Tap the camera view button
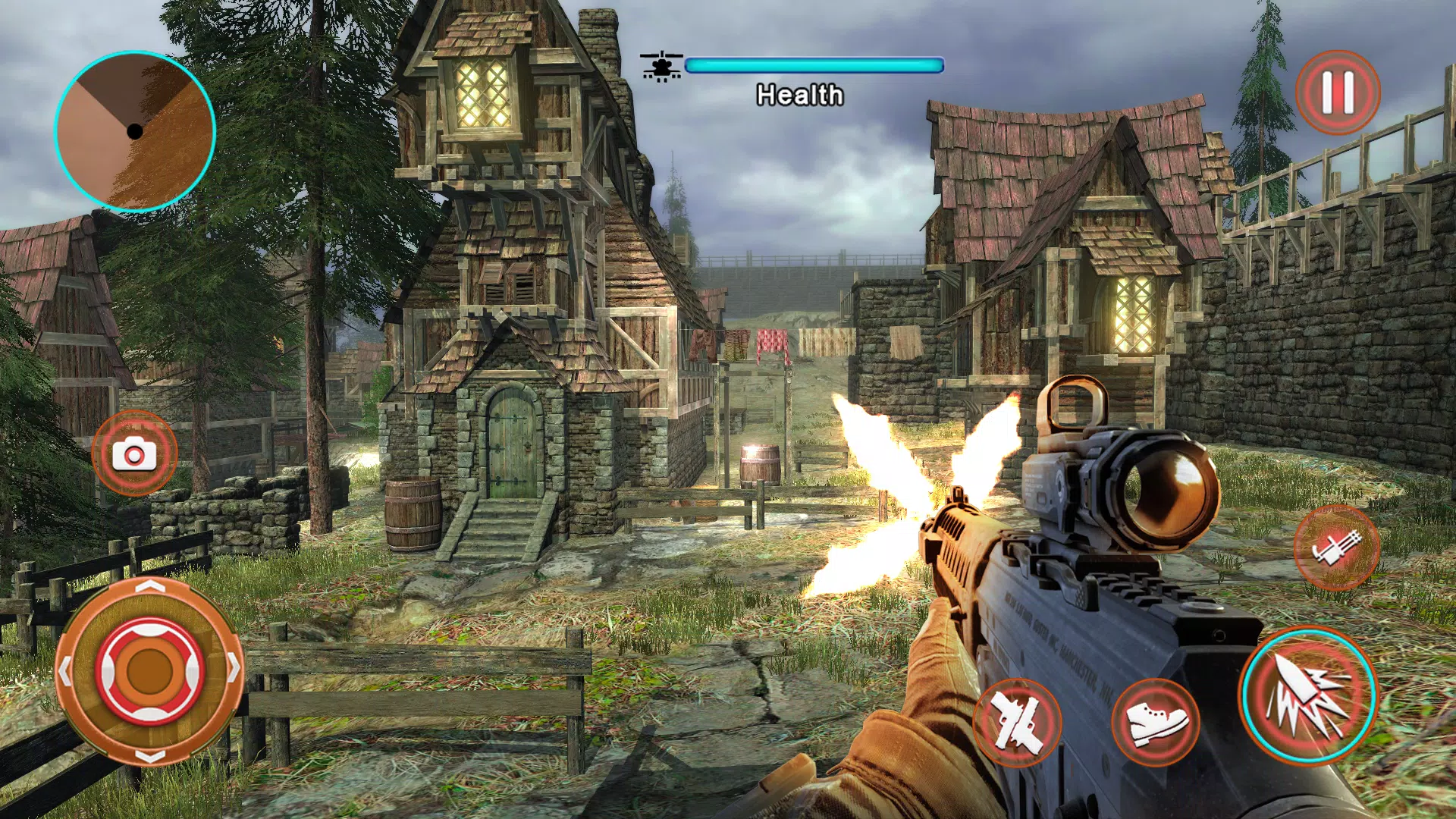 134,453
